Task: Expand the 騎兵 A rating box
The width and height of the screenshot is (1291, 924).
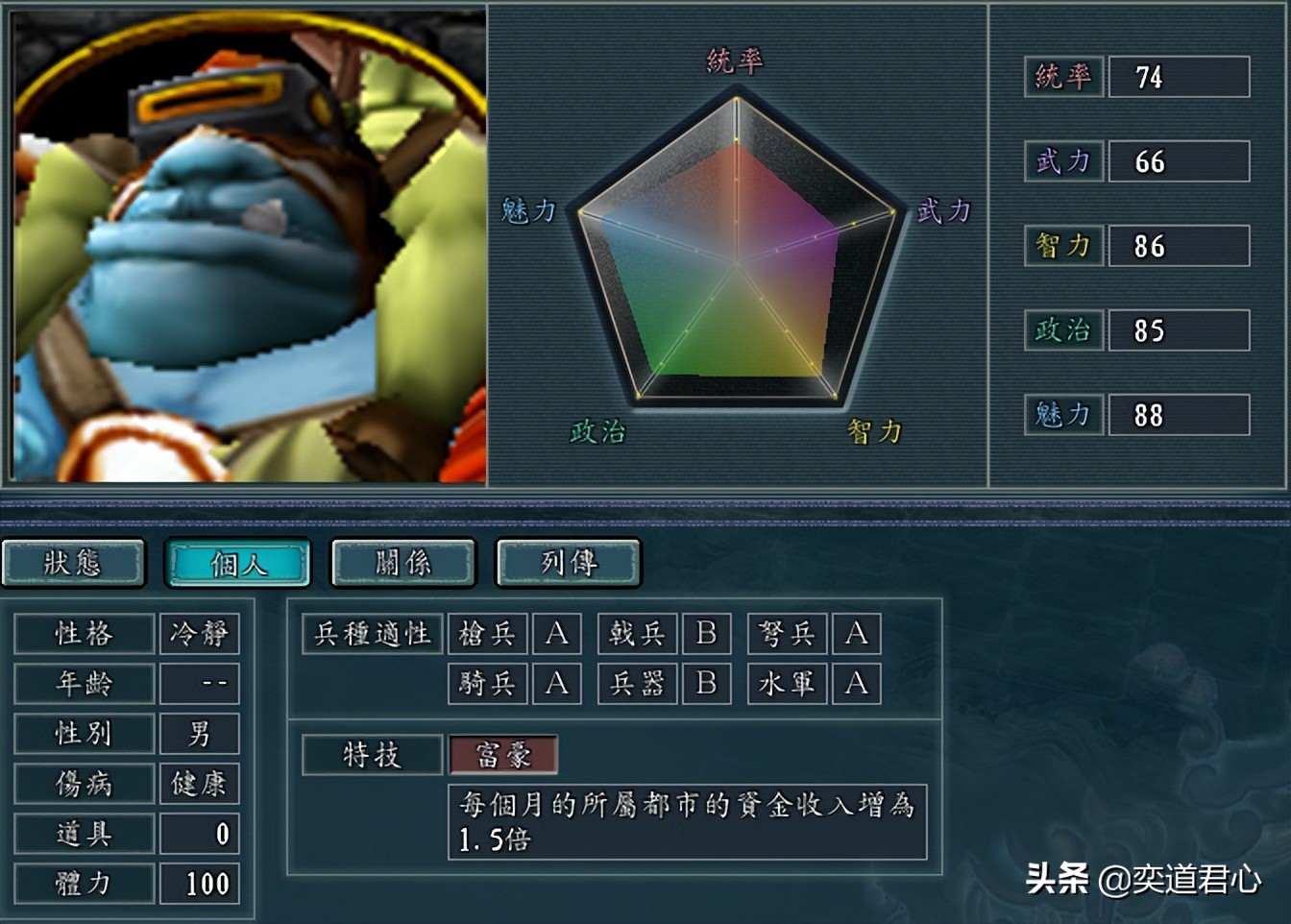Action: (x=557, y=685)
